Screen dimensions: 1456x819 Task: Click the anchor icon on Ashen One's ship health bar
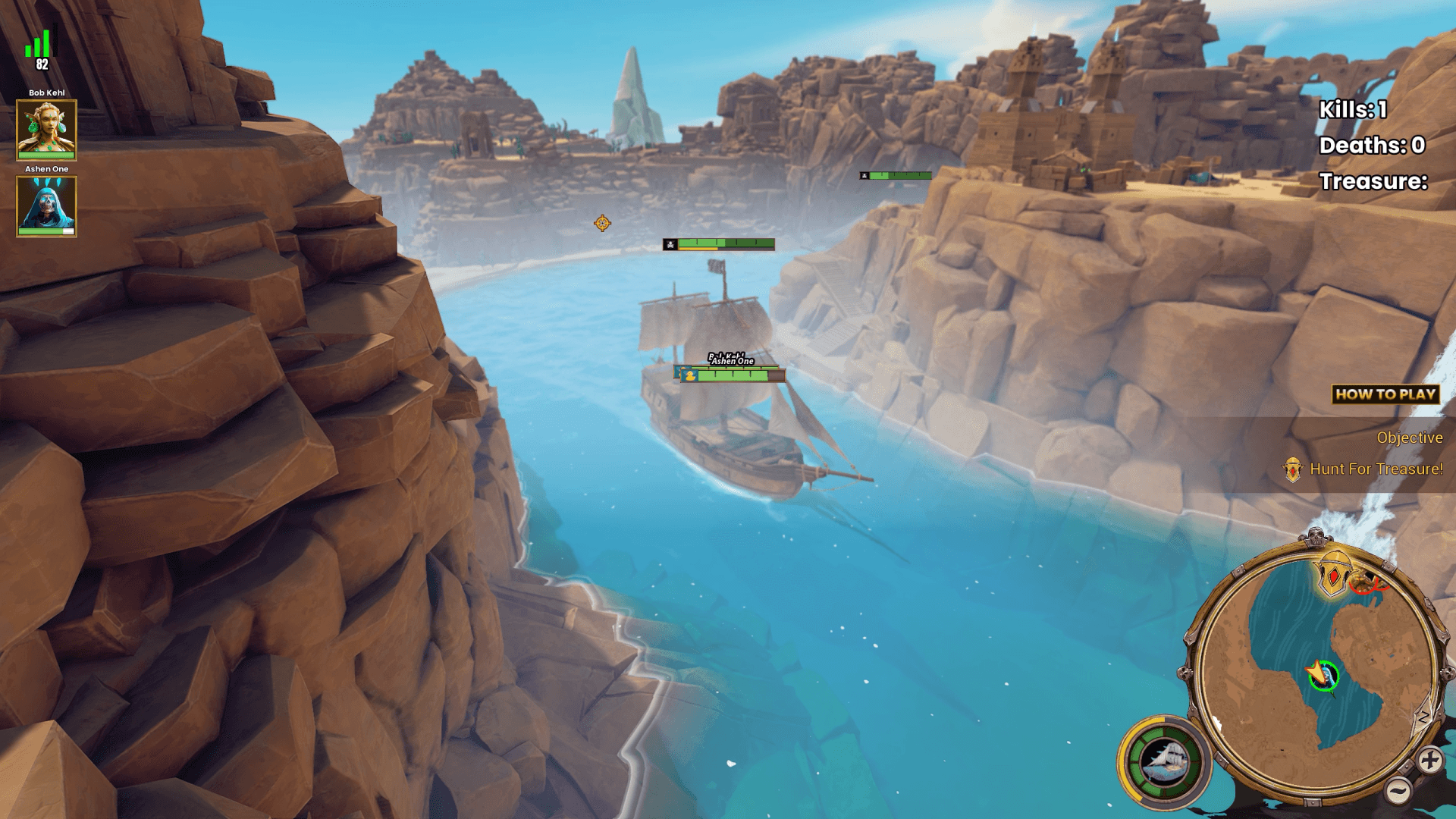pos(688,375)
